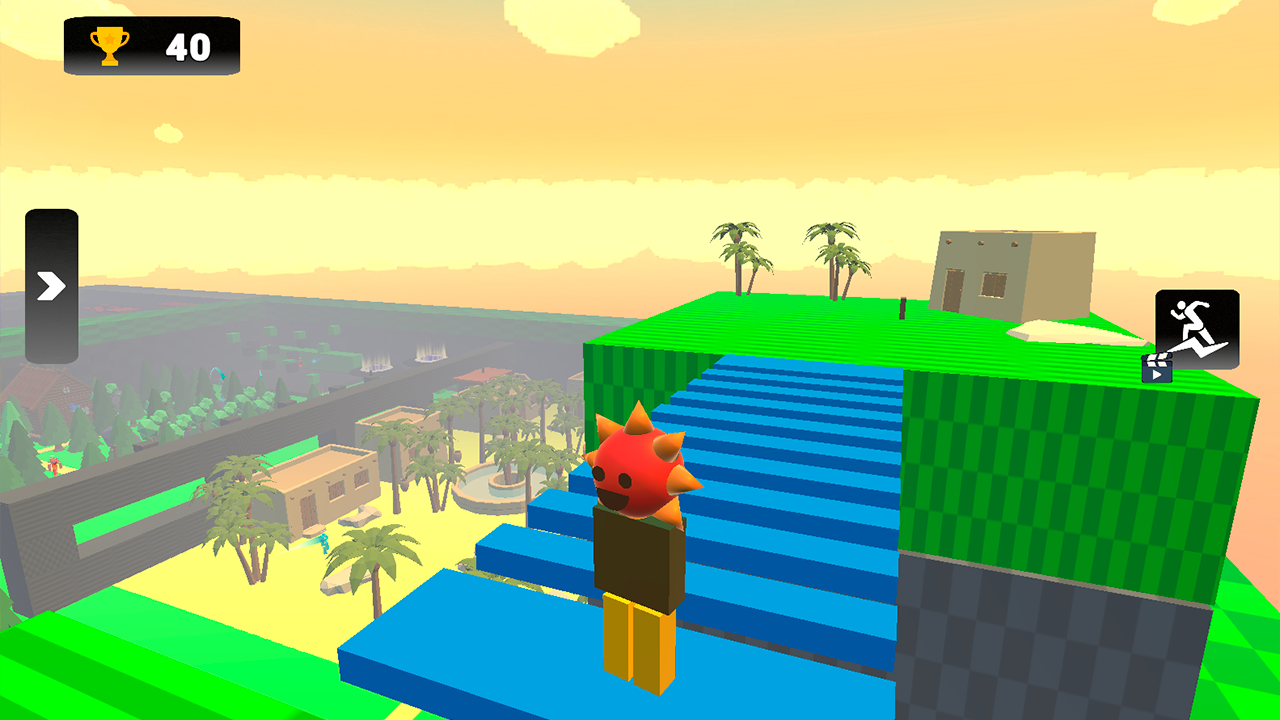Viewport: 1280px width, 720px height.
Task: Click the score display in the top-left corner
Action: pos(150,45)
